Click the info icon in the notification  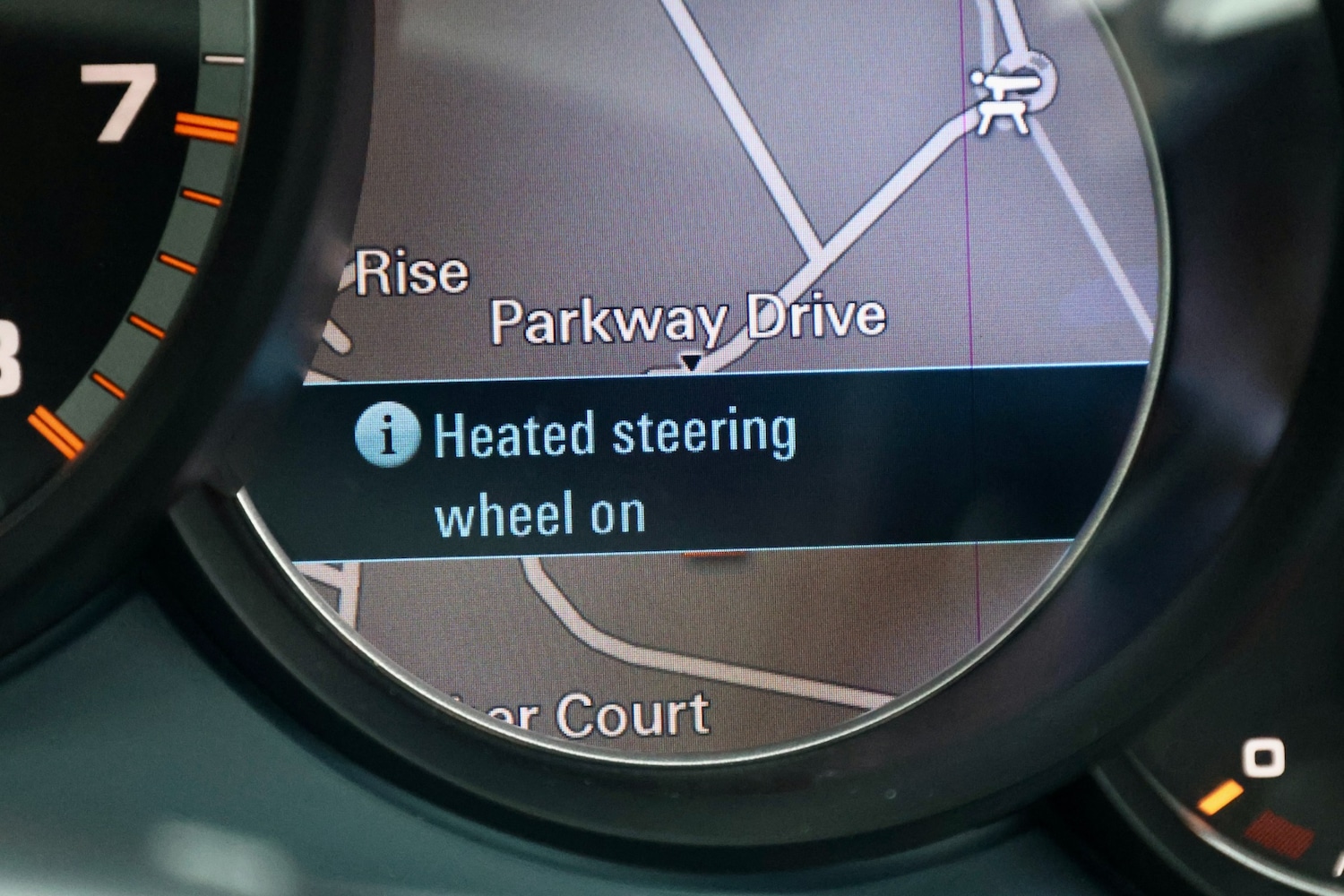tap(387, 435)
